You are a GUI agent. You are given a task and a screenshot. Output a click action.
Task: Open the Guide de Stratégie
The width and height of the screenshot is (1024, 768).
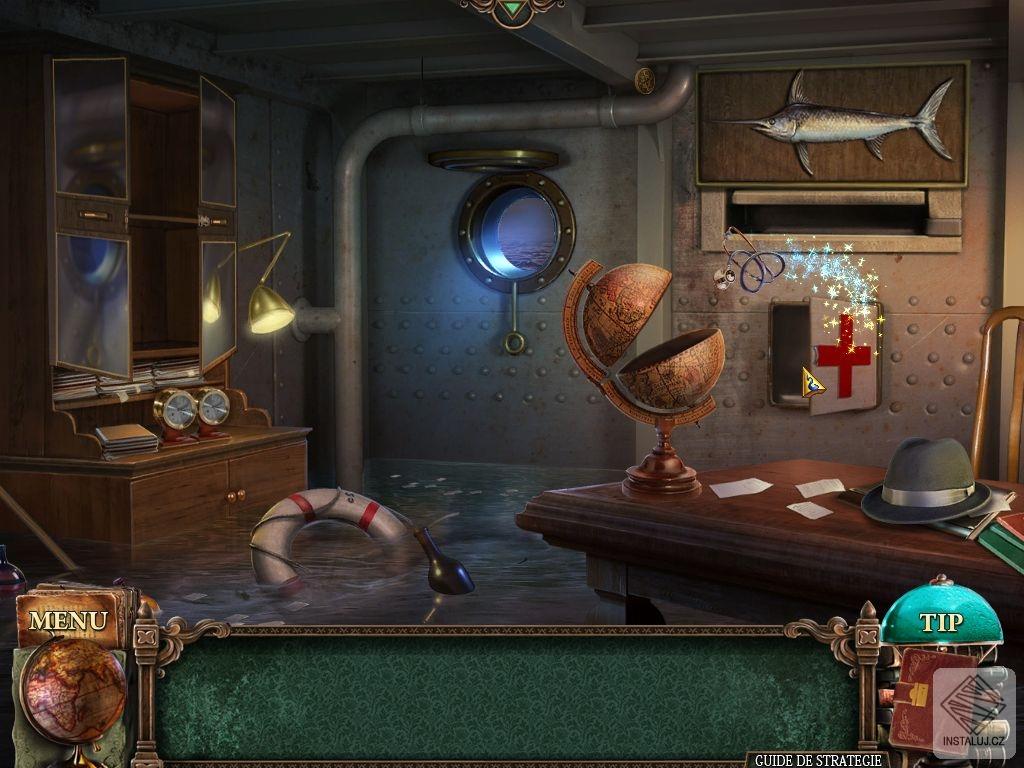817,760
